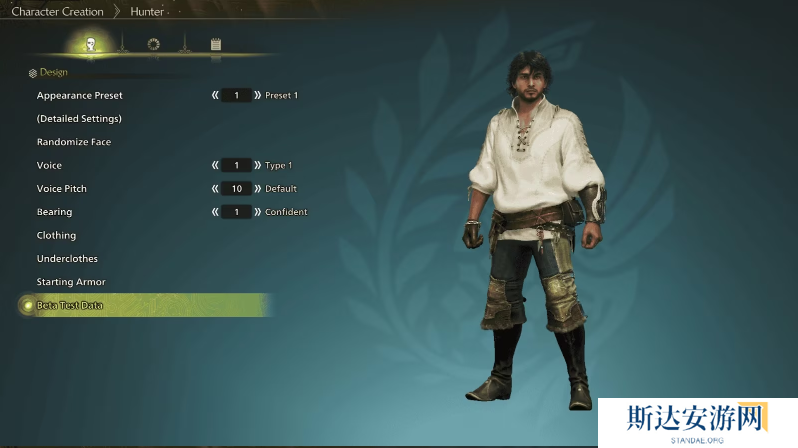Click the right arrows beside Voice Type
The height and width of the screenshot is (448, 798).
[x=258, y=165]
